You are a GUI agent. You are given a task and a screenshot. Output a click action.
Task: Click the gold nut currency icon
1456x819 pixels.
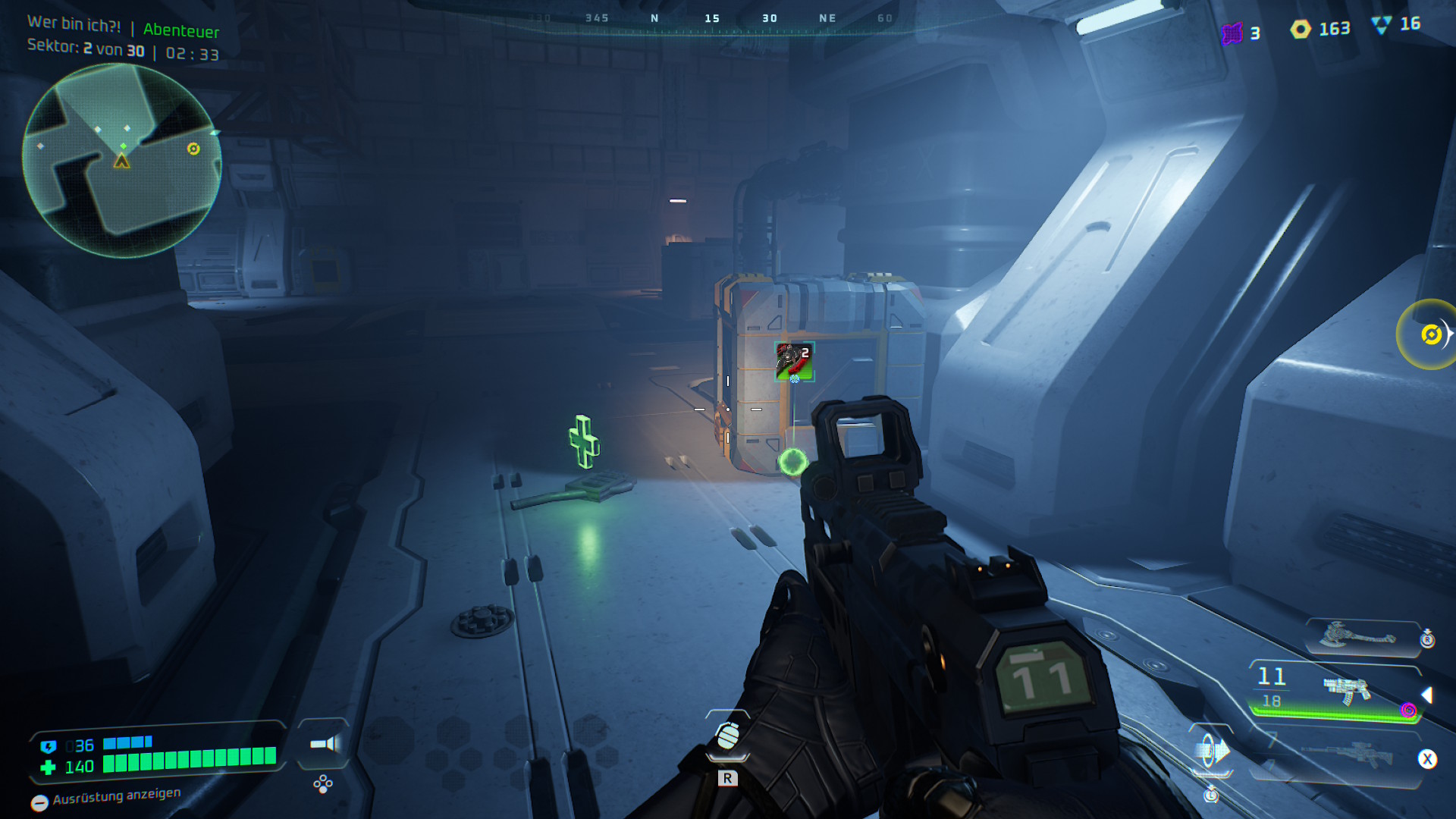tap(1301, 30)
